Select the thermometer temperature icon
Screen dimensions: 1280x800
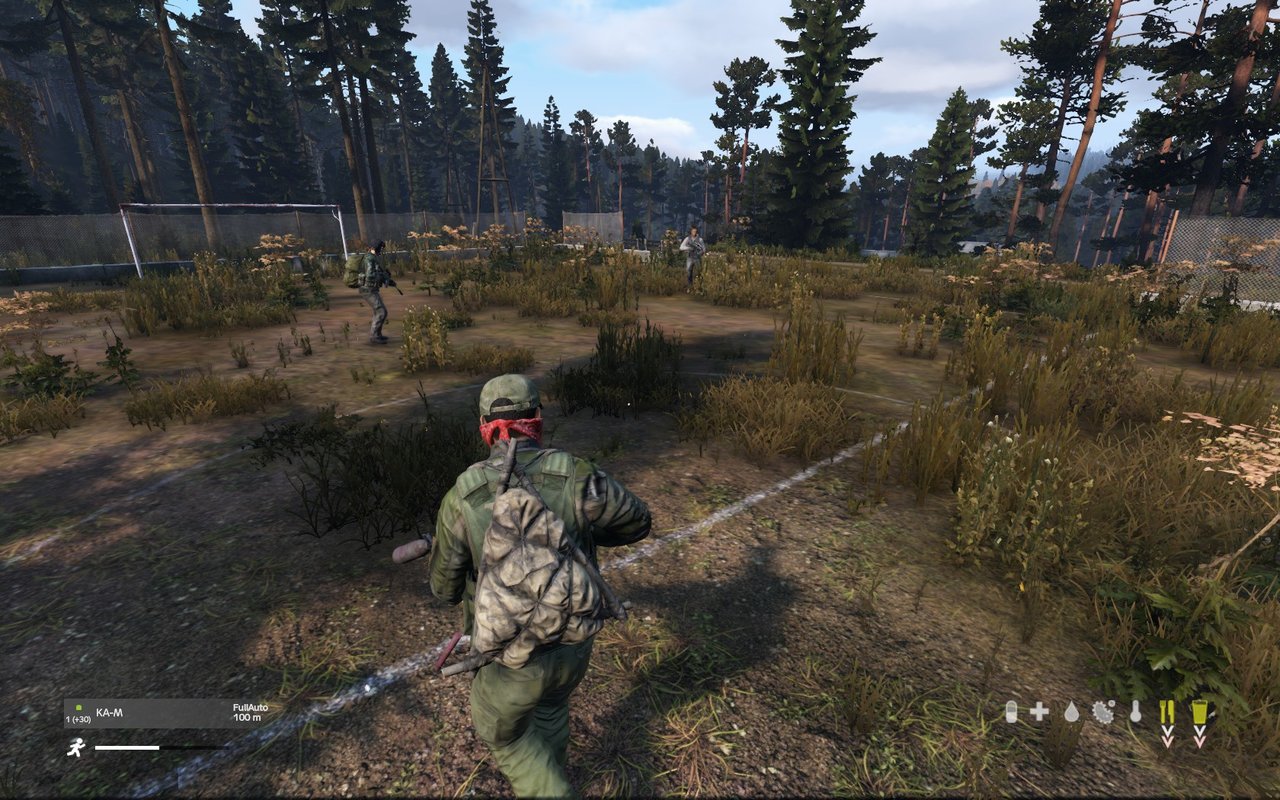[x=1136, y=710]
